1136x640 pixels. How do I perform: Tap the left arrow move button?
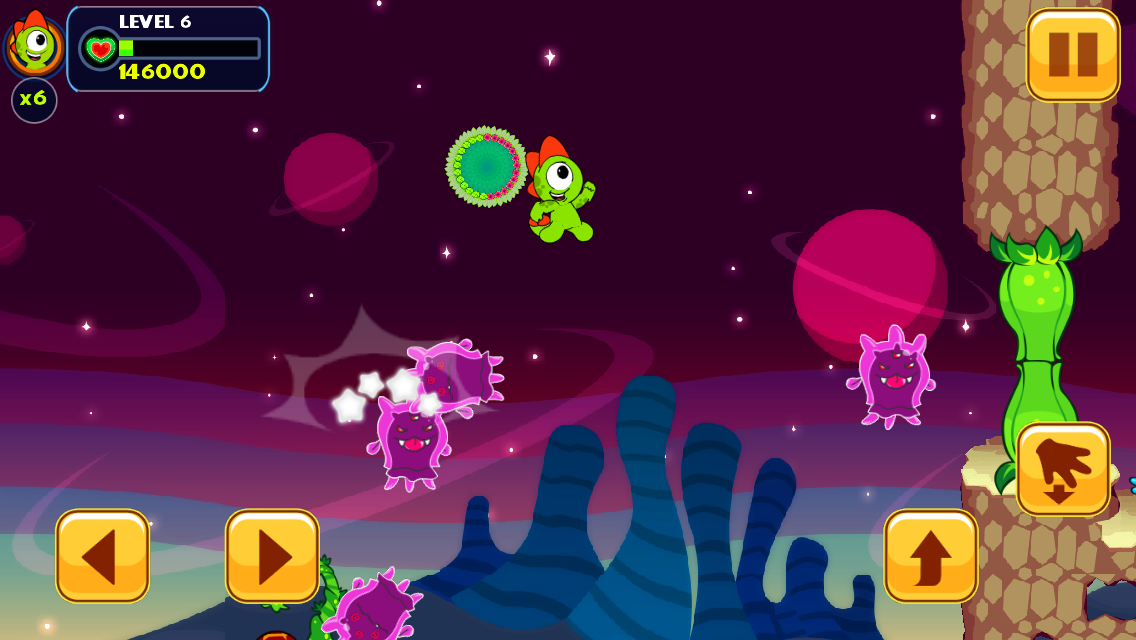(x=103, y=556)
